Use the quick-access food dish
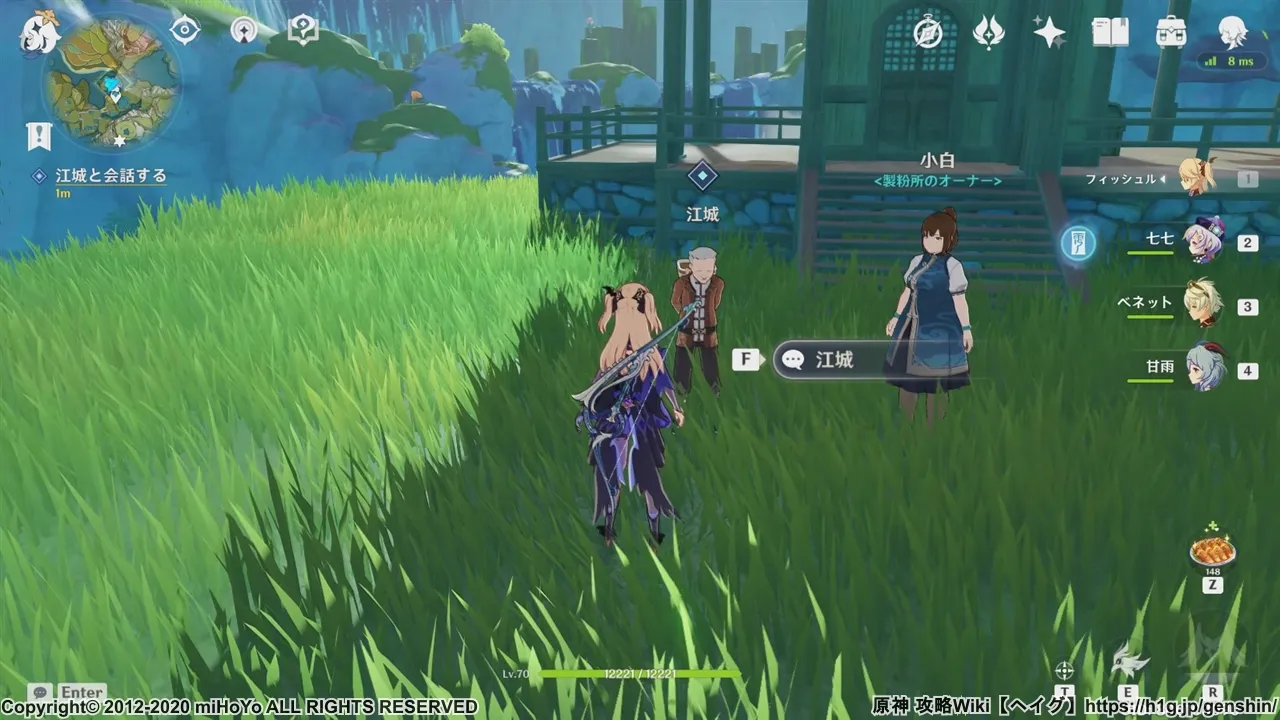The image size is (1280, 720). (1212, 552)
